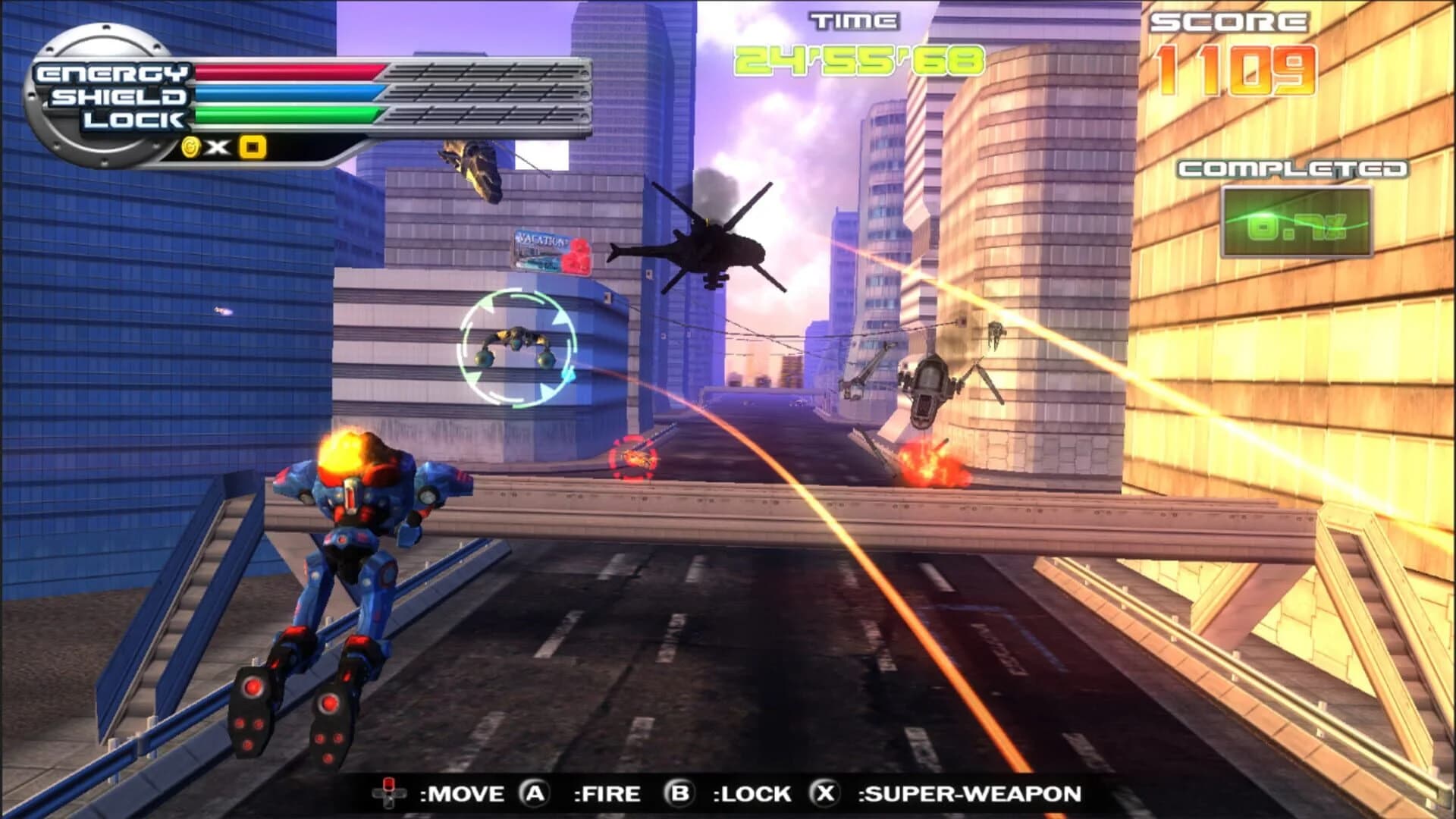This screenshot has width=1456, height=819.
Task: Click the B button LOCK icon
Action: [681, 794]
